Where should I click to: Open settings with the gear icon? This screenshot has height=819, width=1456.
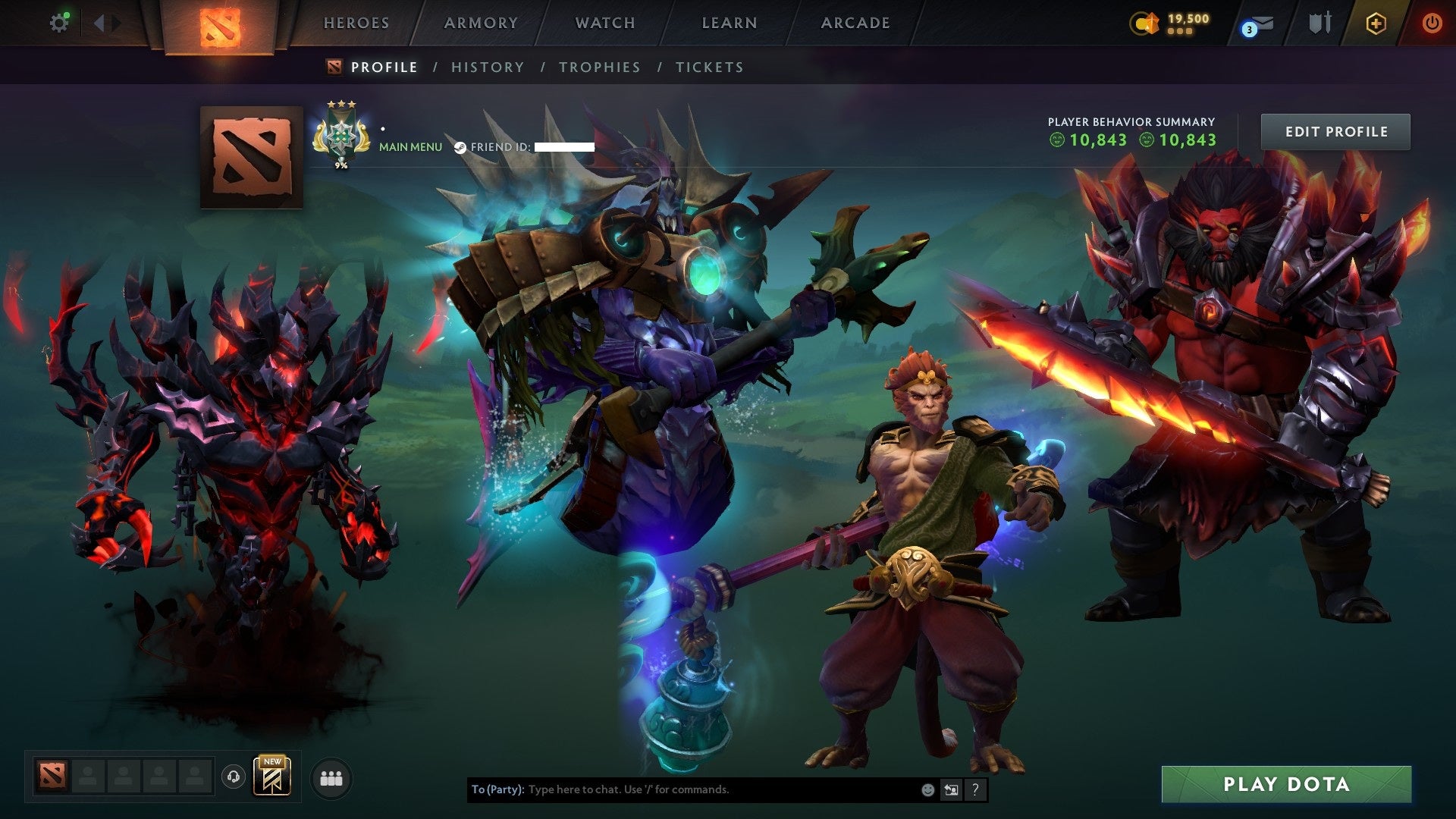[61, 23]
